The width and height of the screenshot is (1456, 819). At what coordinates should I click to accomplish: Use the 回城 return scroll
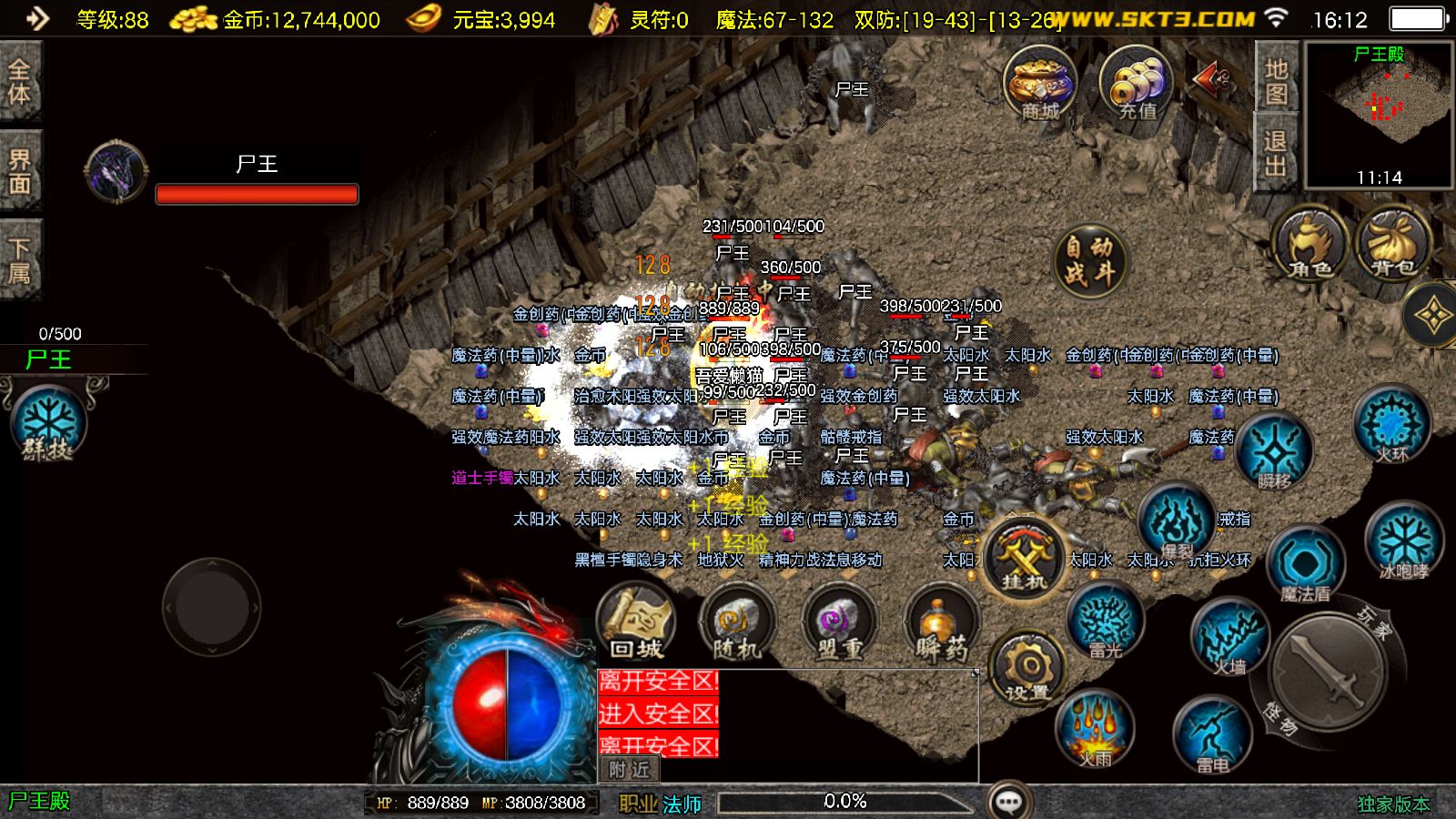tap(636, 623)
